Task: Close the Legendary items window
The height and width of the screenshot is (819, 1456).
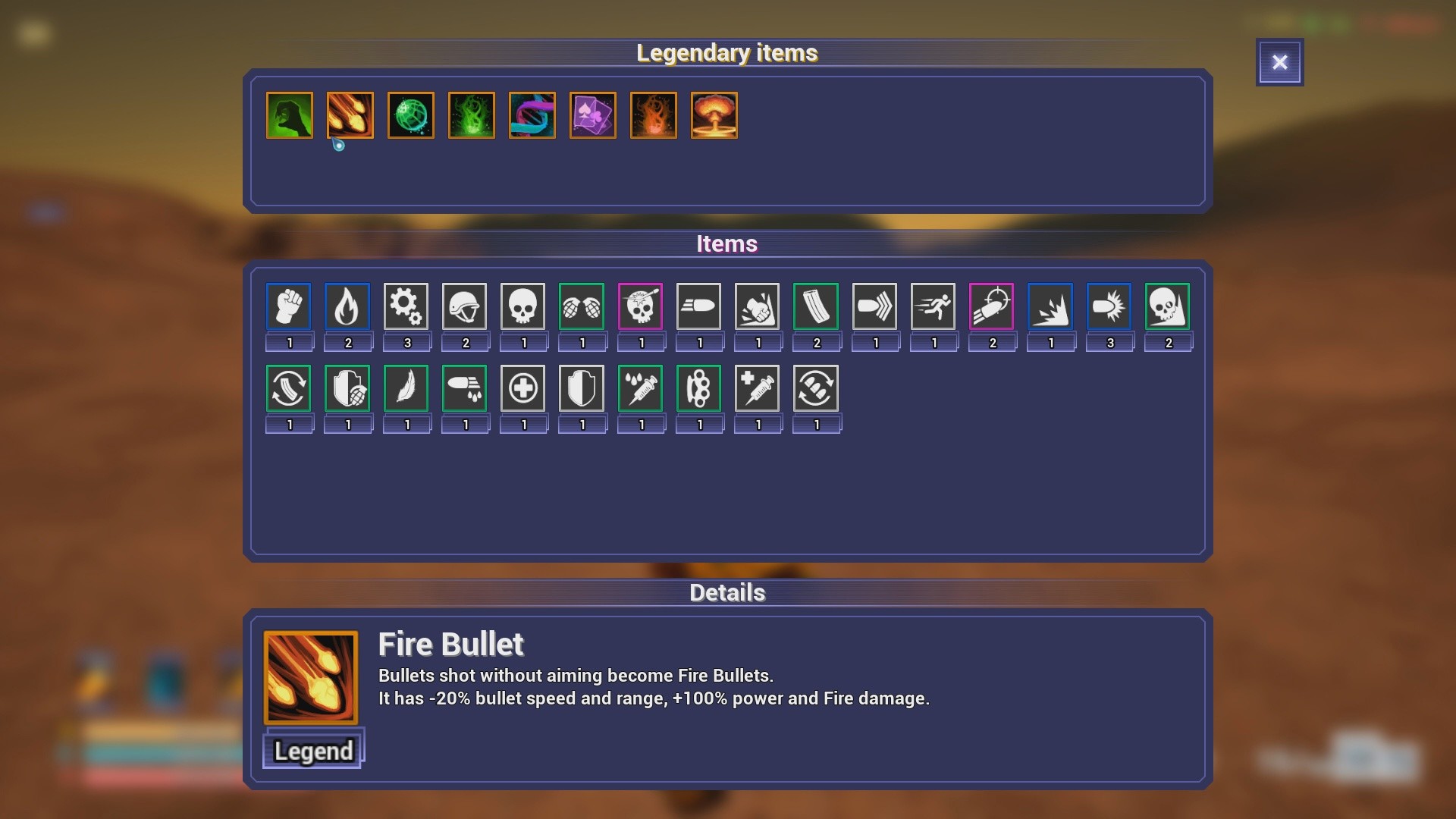Action: (1280, 62)
